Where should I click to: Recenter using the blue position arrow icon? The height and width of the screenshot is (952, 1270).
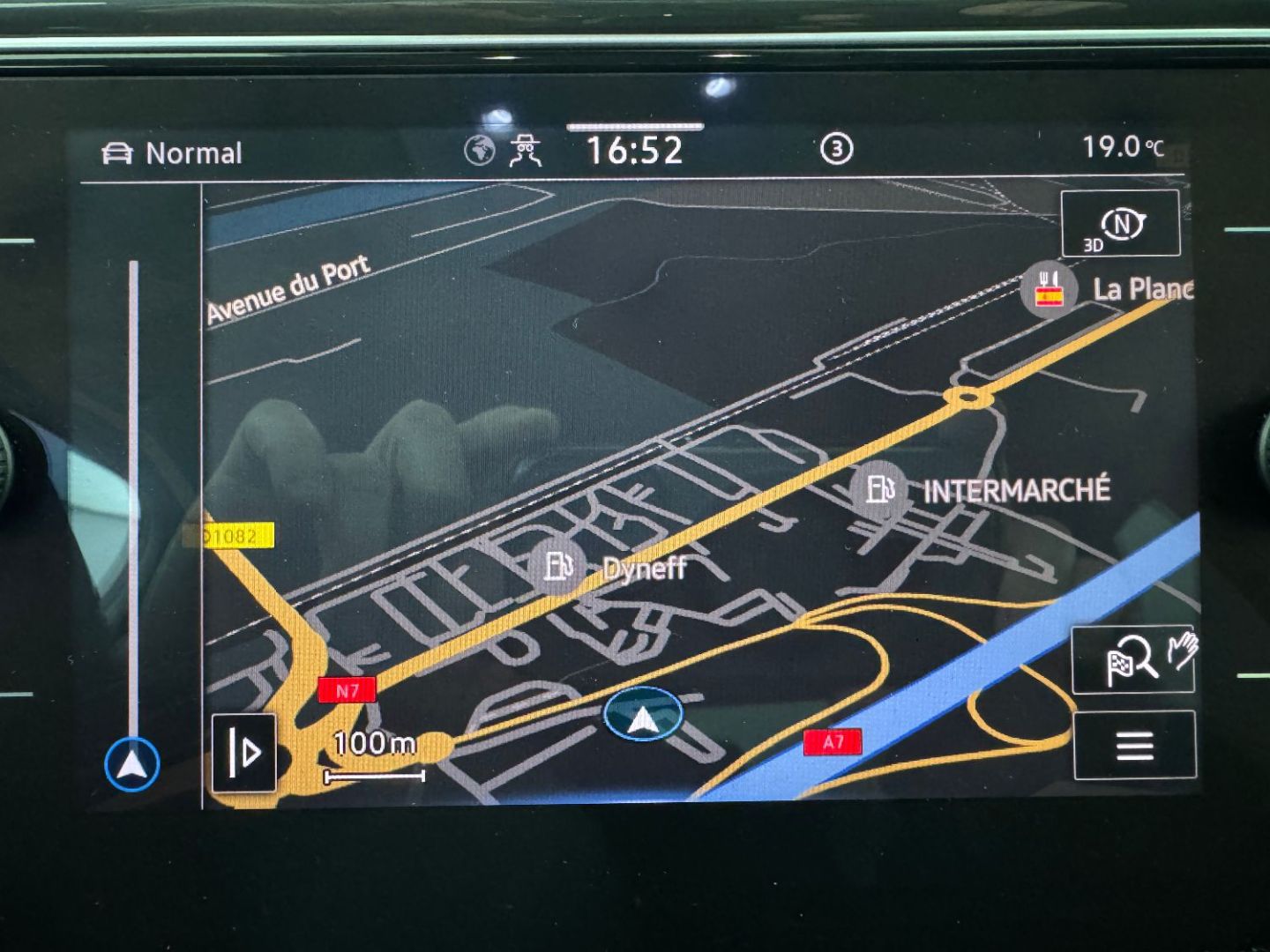(132, 764)
